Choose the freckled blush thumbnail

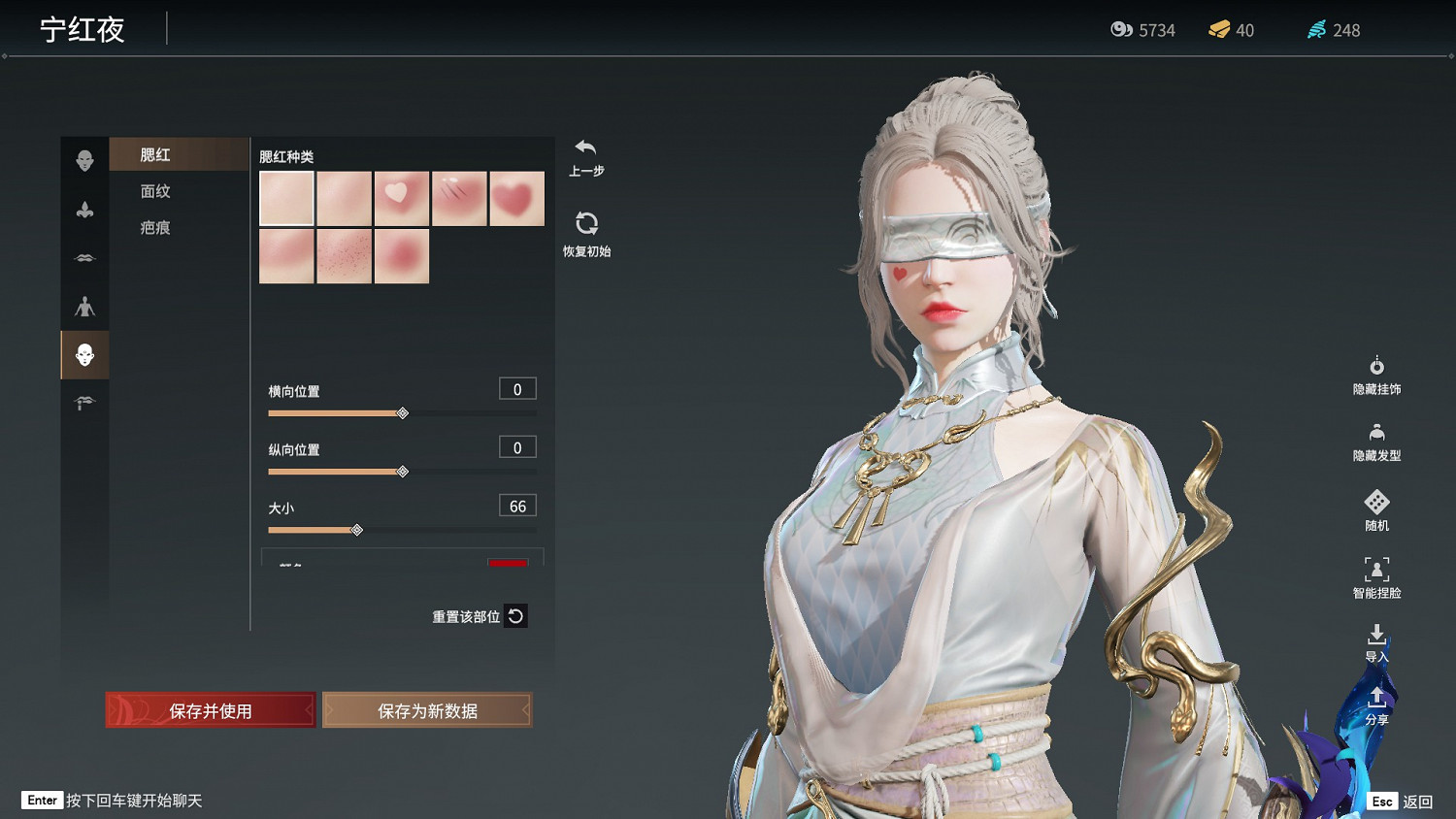click(x=344, y=257)
